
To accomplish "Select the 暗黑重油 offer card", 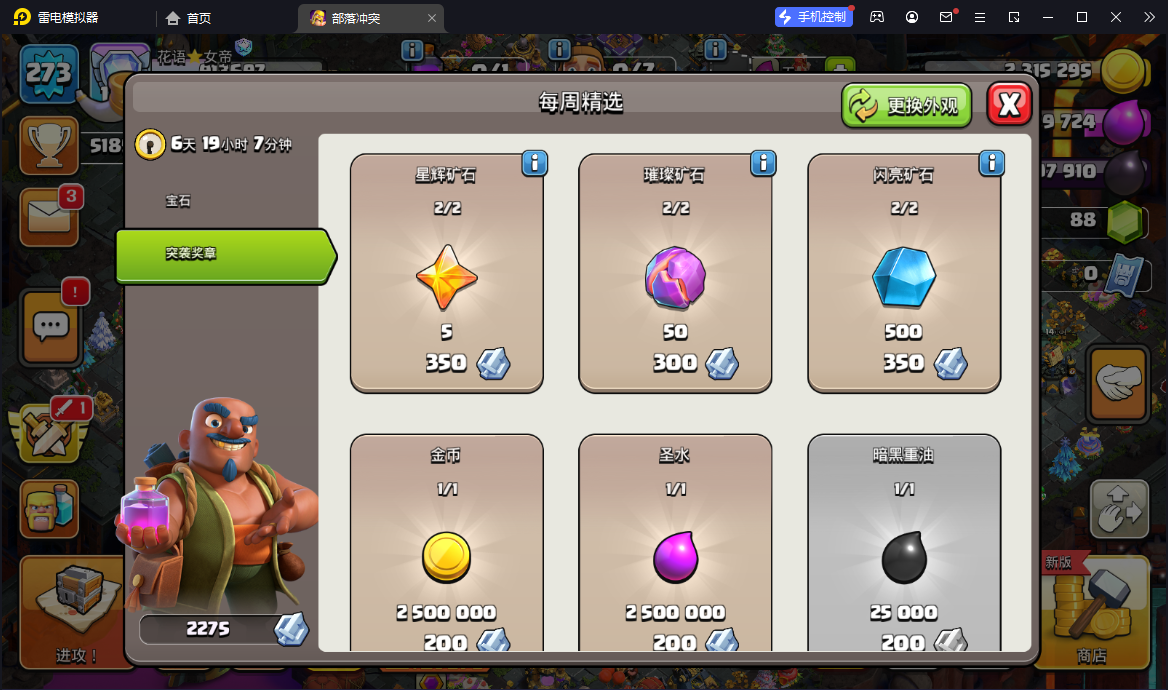I will [x=904, y=545].
